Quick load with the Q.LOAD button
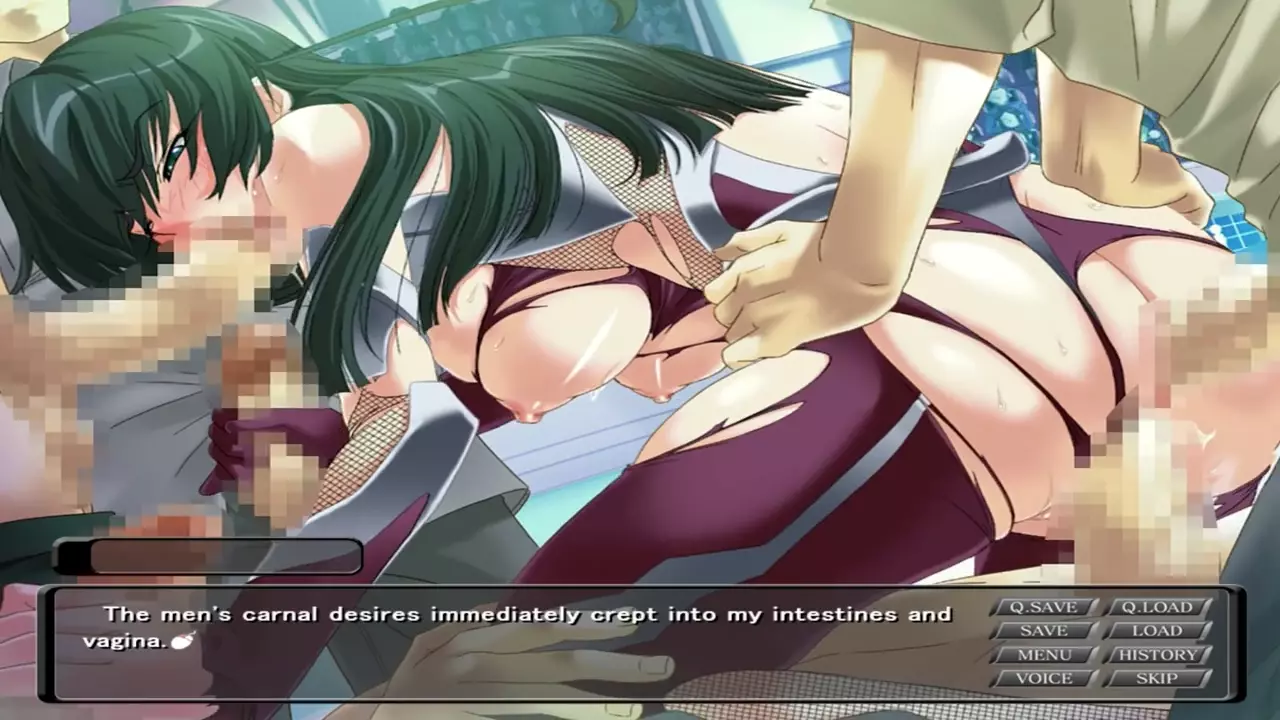The width and height of the screenshot is (1280, 720). tap(1156, 607)
